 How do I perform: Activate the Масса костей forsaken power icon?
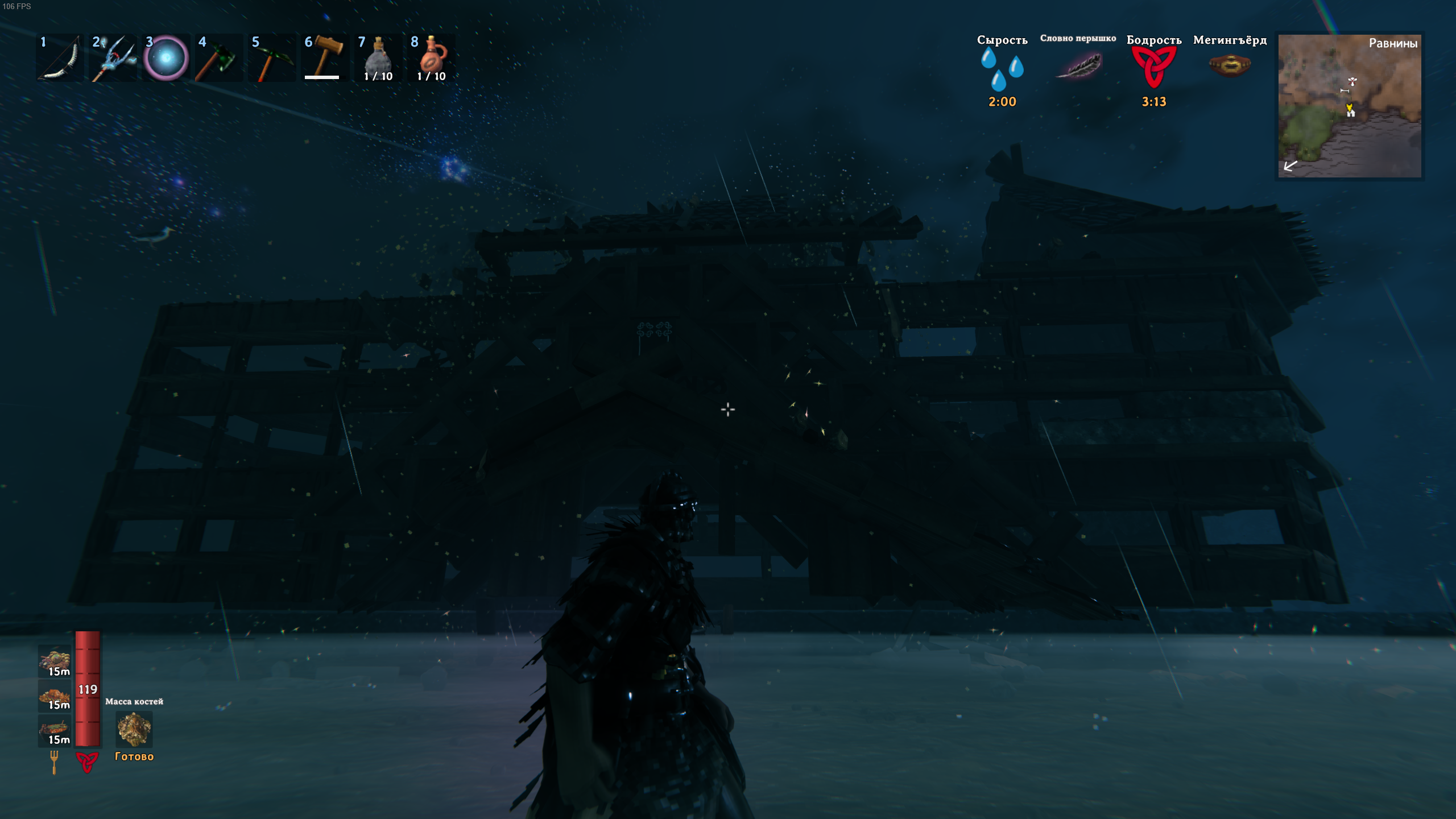click(134, 729)
